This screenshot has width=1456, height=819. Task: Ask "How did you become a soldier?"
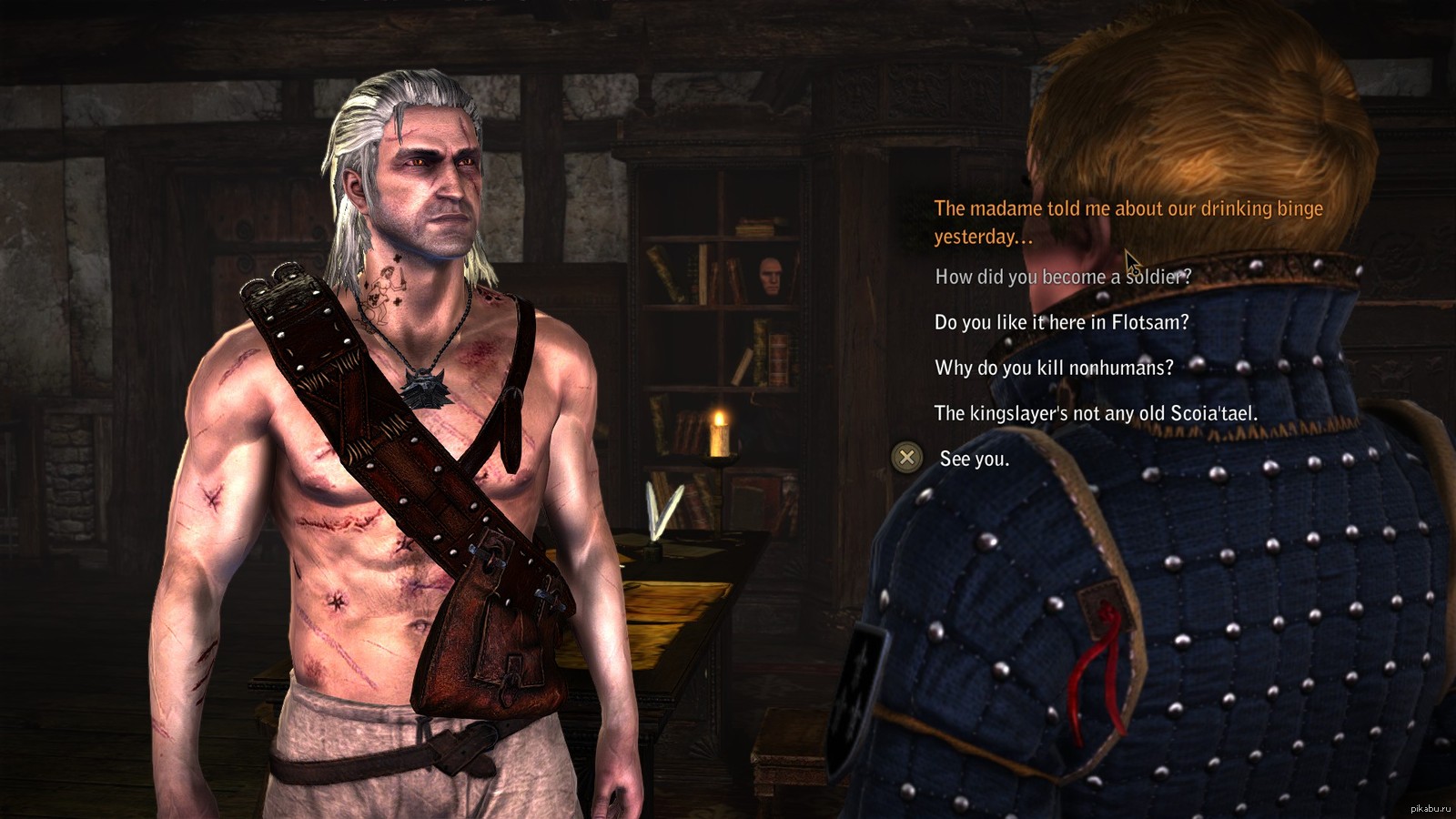pos(1062,277)
